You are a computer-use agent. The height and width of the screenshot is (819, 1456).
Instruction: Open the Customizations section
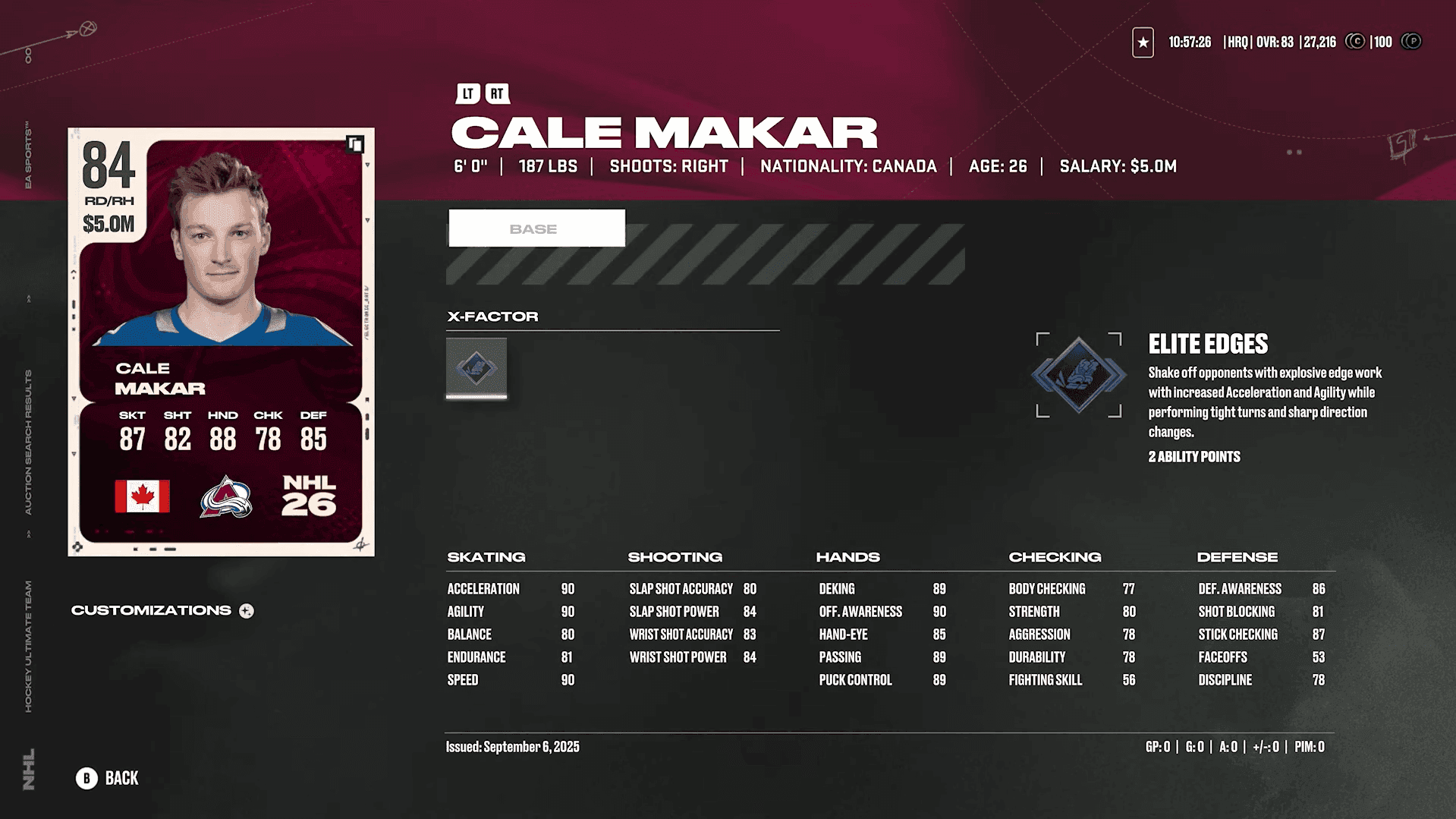(162, 611)
